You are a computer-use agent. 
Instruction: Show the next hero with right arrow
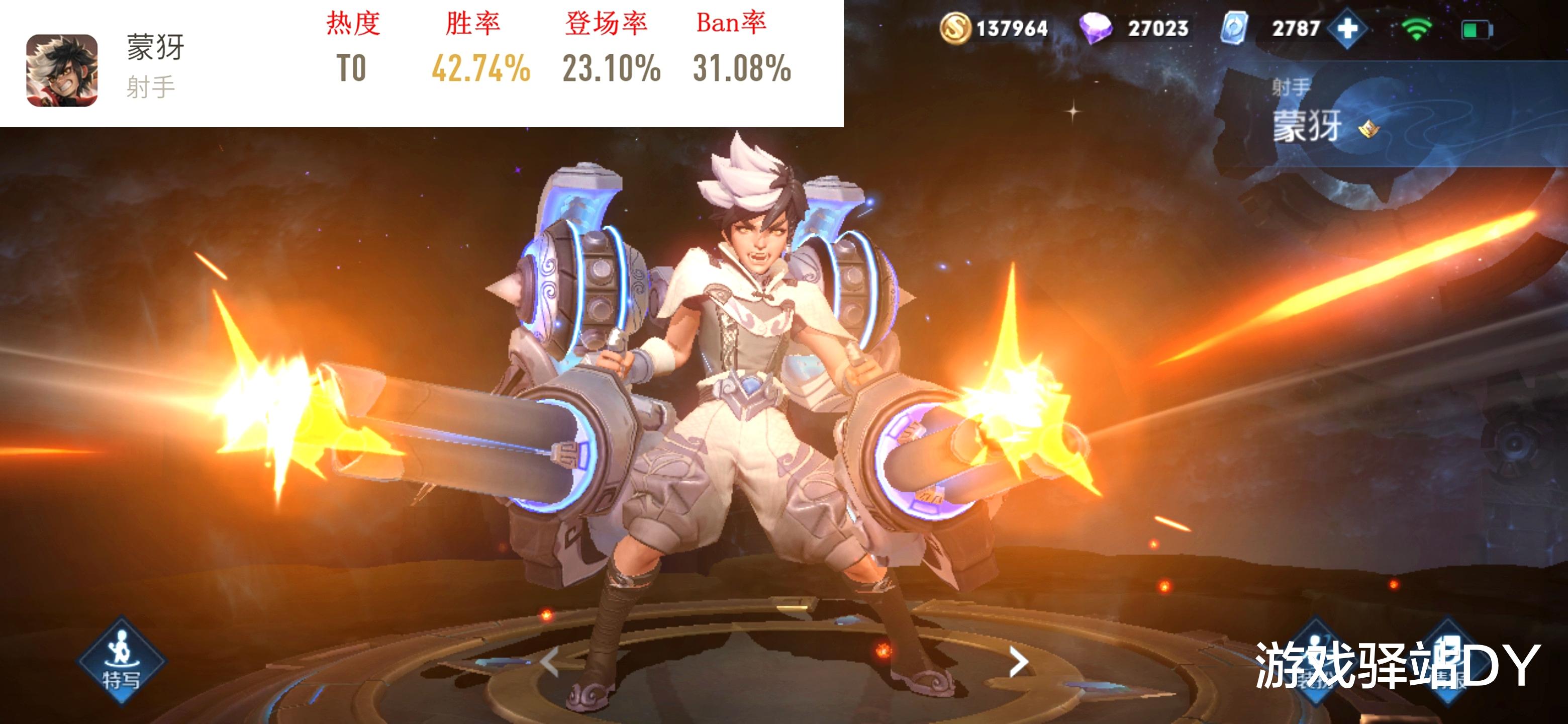pyautogui.click(x=1018, y=662)
